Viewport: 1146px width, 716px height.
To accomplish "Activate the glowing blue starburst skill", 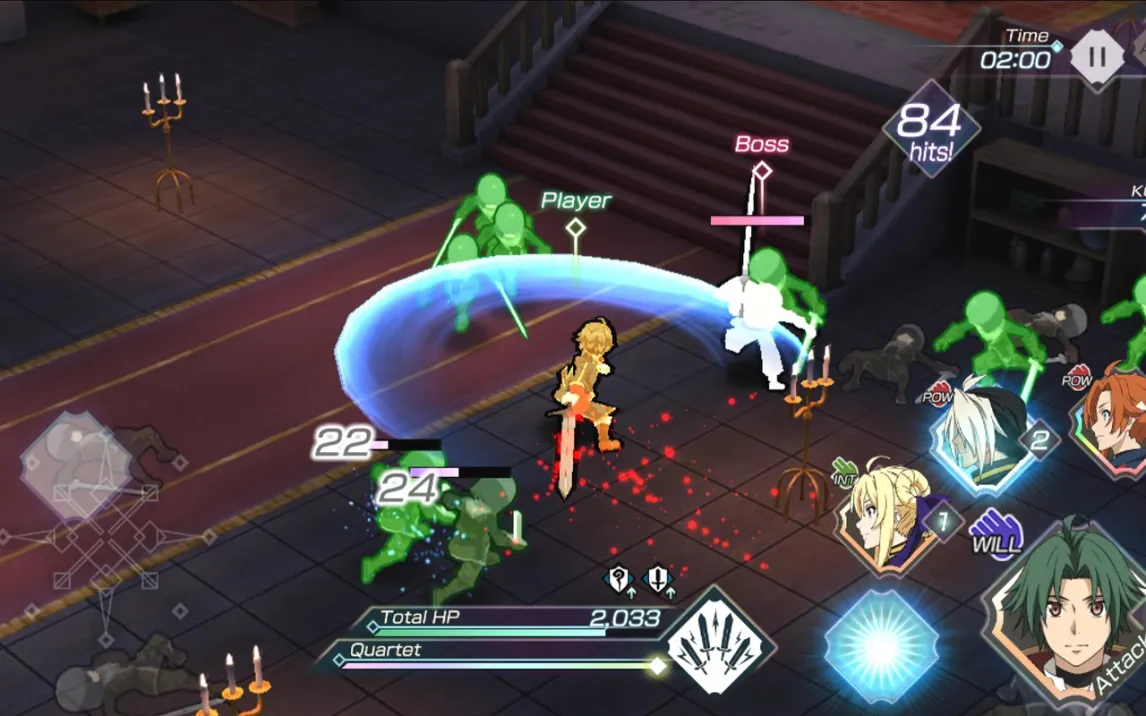I will [x=881, y=646].
